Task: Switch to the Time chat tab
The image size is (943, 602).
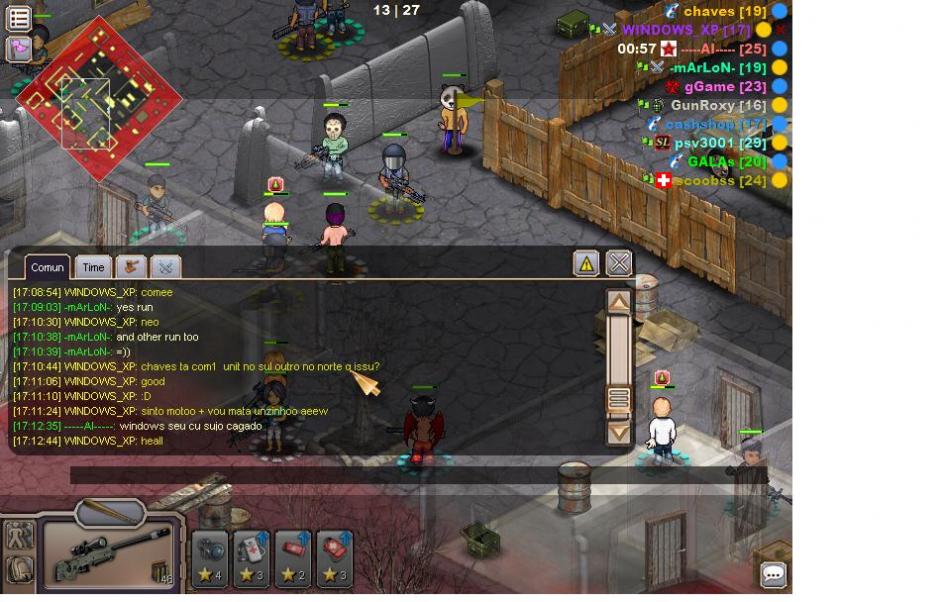Action: (x=93, y=267)
